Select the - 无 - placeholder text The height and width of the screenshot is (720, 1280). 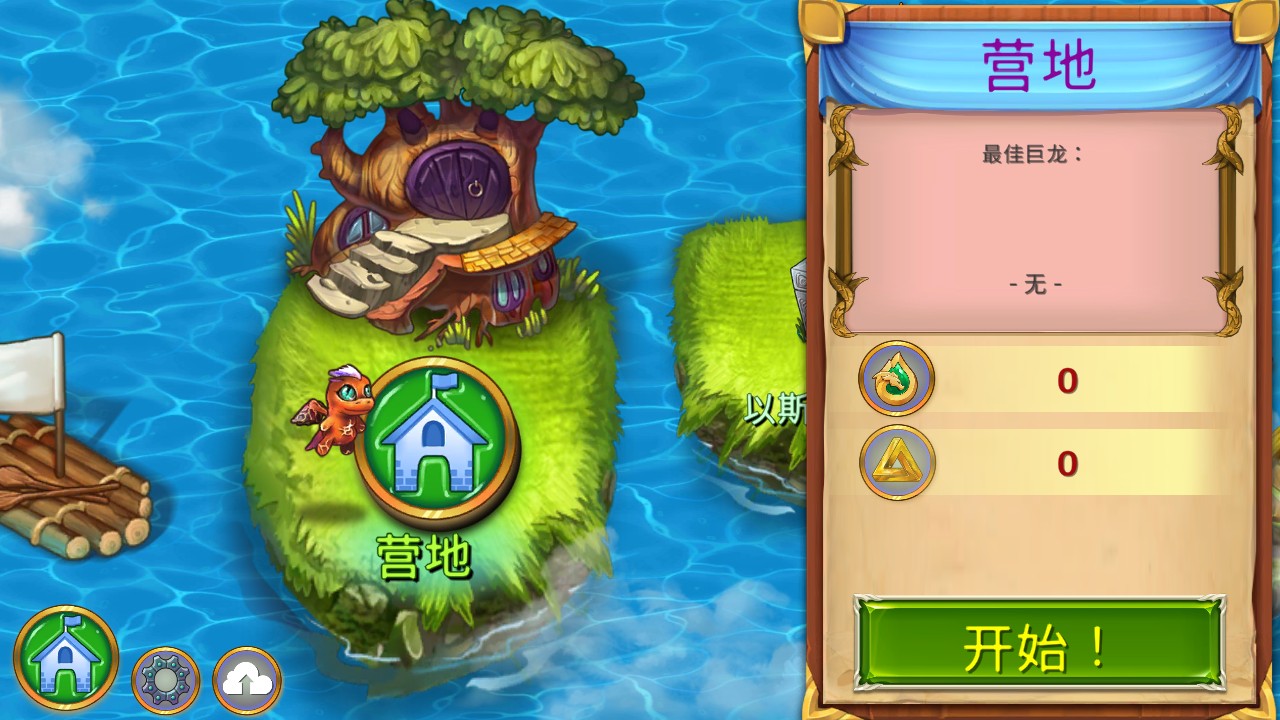pyautogui.click(x=1037, y=284)
